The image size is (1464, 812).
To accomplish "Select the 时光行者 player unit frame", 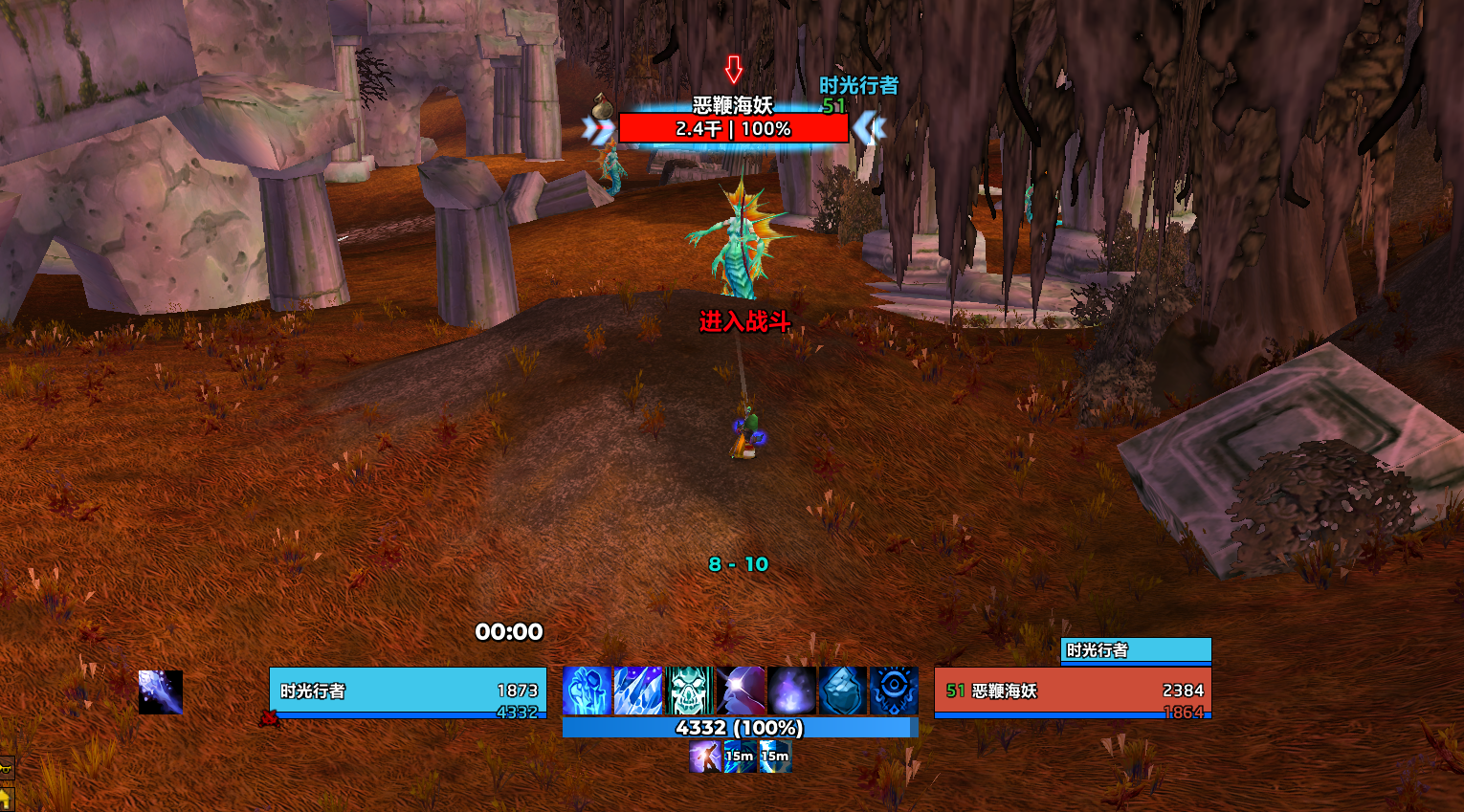I will point(408,691).
